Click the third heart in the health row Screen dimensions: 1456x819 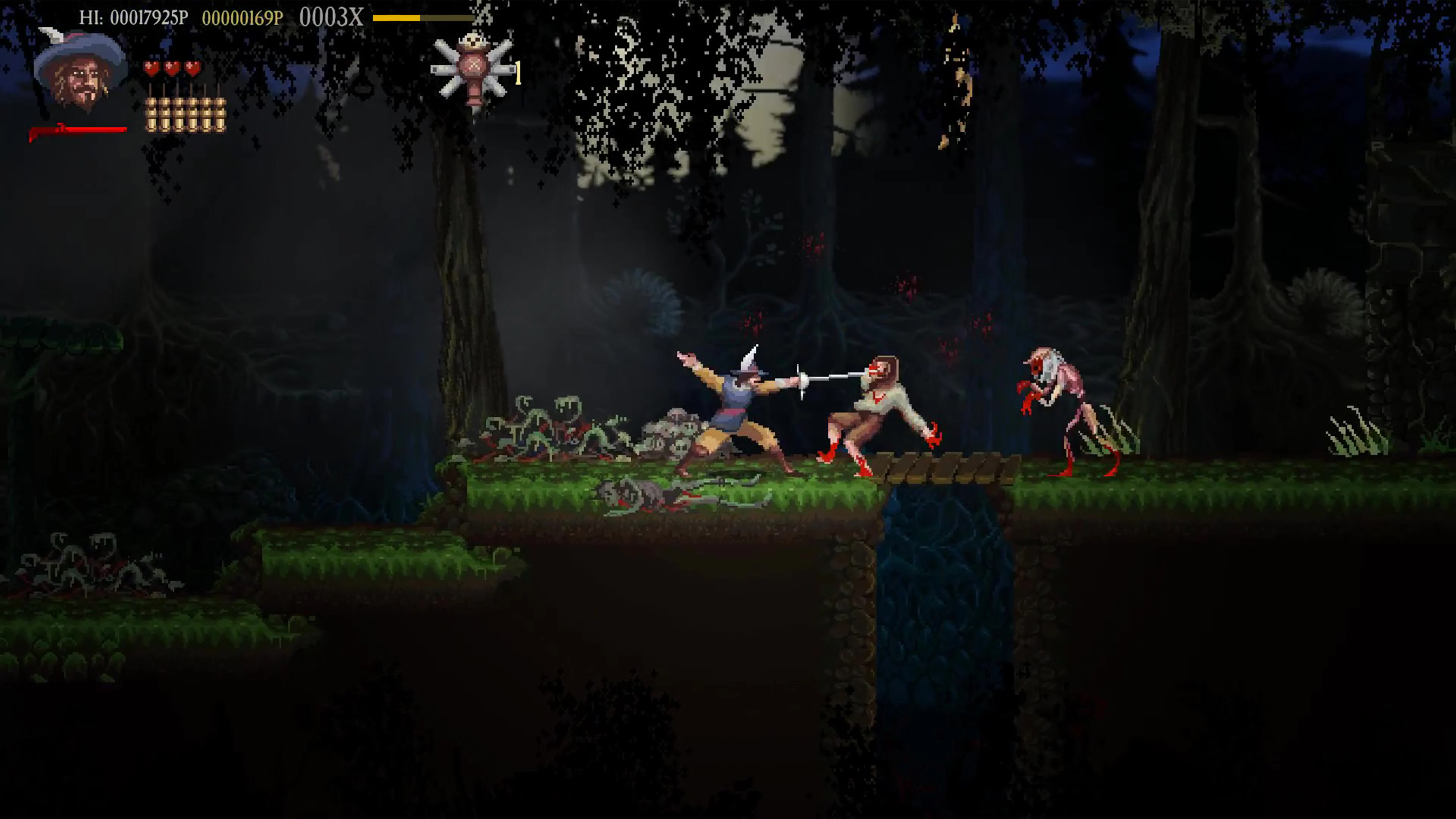(192, 68)
